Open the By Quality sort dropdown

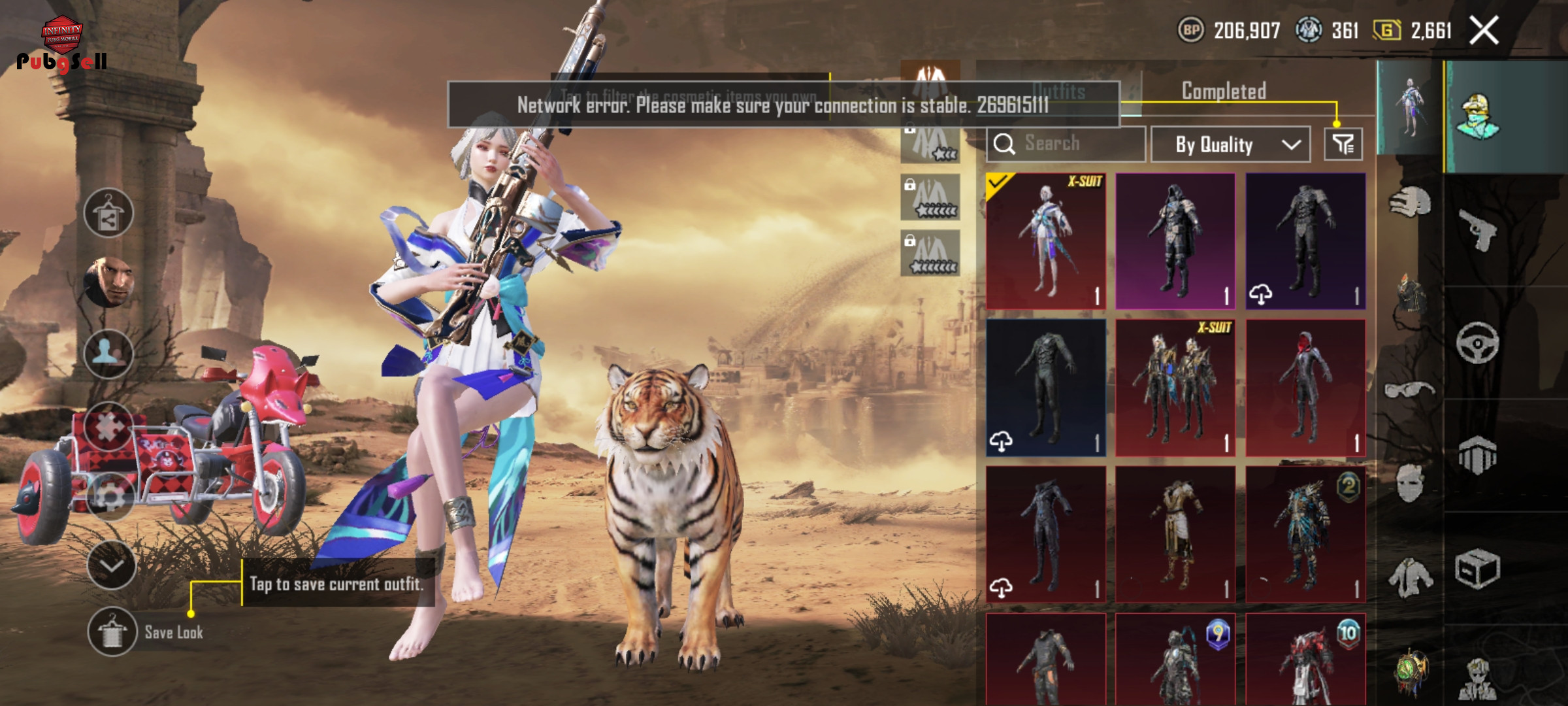click(x=1230, y=144)
